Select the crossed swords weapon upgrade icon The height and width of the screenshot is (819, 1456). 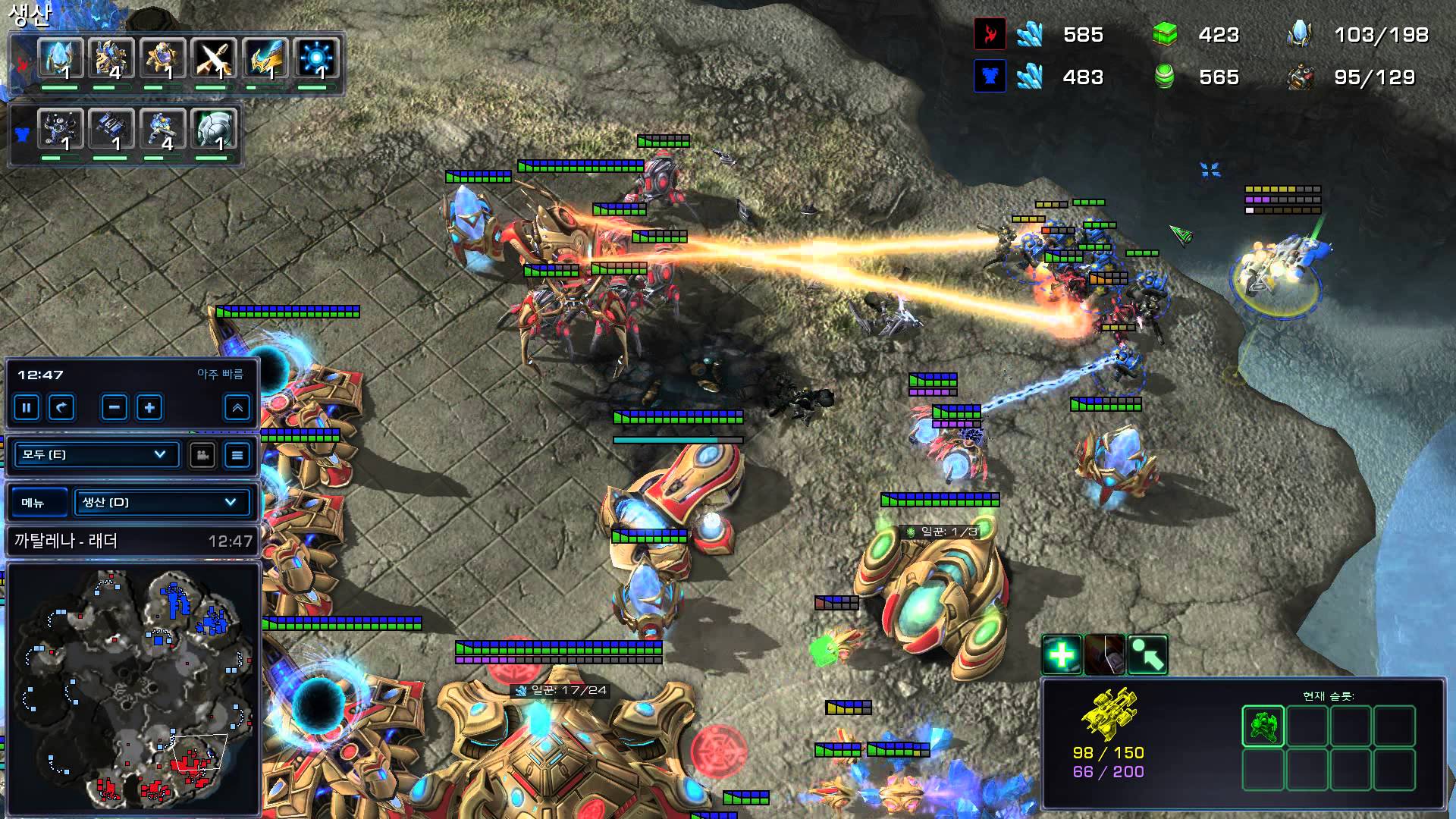(213, 59)
